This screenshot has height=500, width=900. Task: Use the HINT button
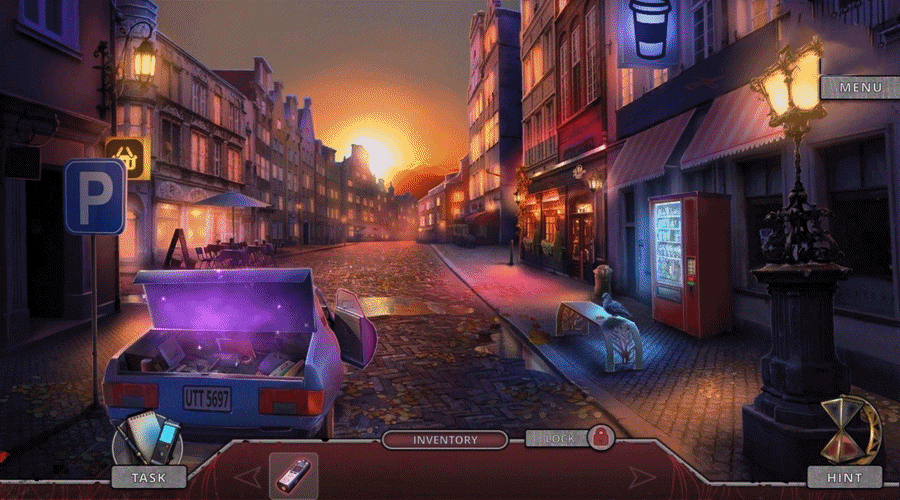coord(845,478)
